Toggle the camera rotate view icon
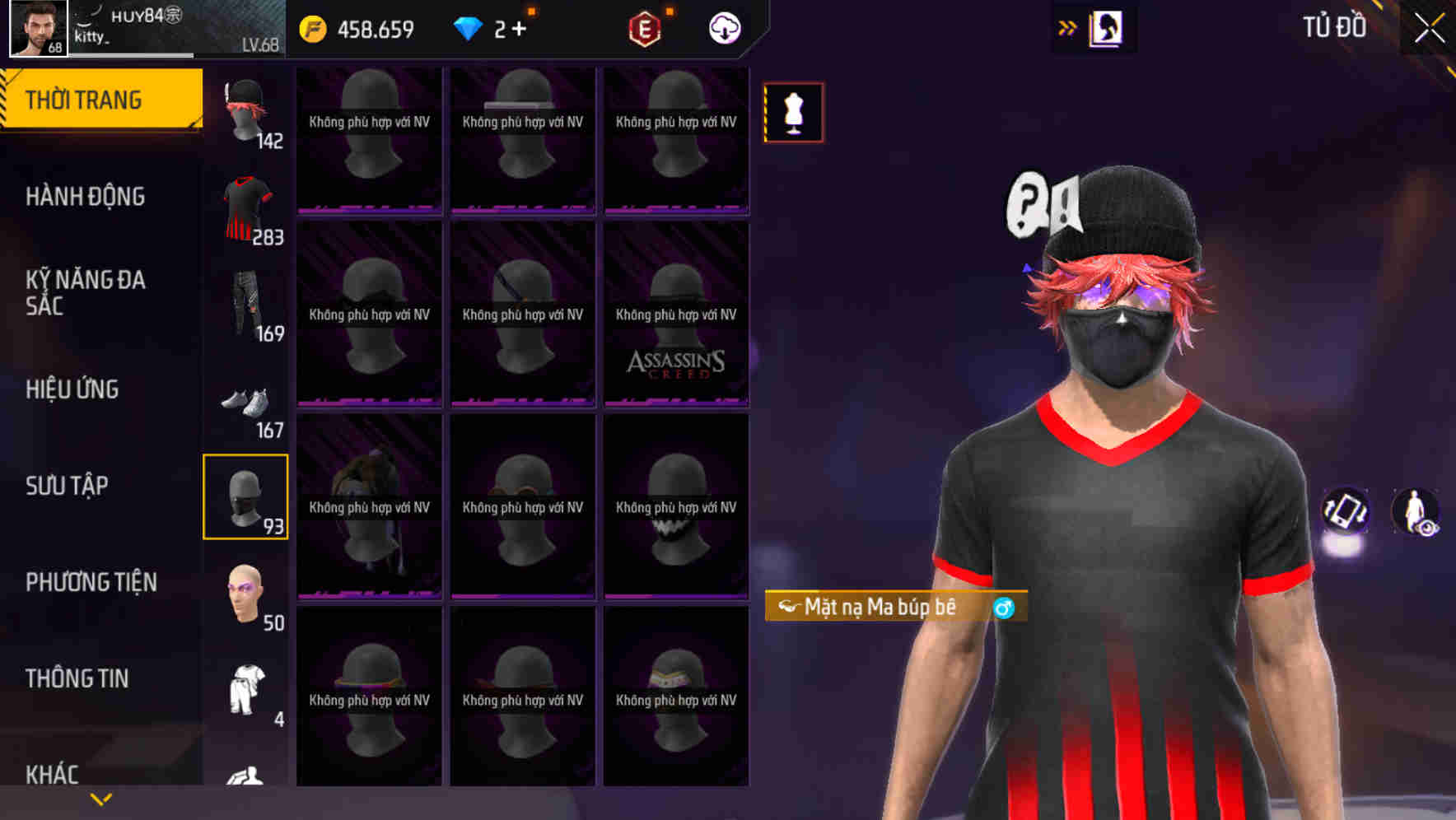1456x820 pixels. pyautogui.click(x=1346, y=512)
